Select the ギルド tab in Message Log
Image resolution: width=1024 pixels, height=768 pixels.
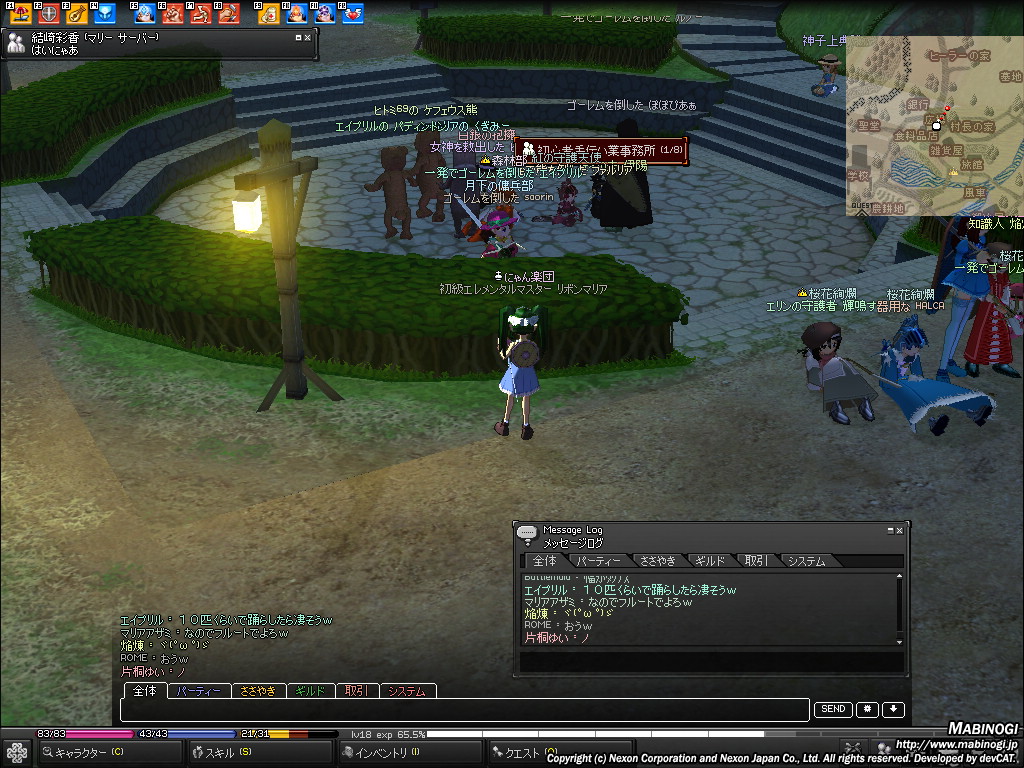click(x=709, y=561)
